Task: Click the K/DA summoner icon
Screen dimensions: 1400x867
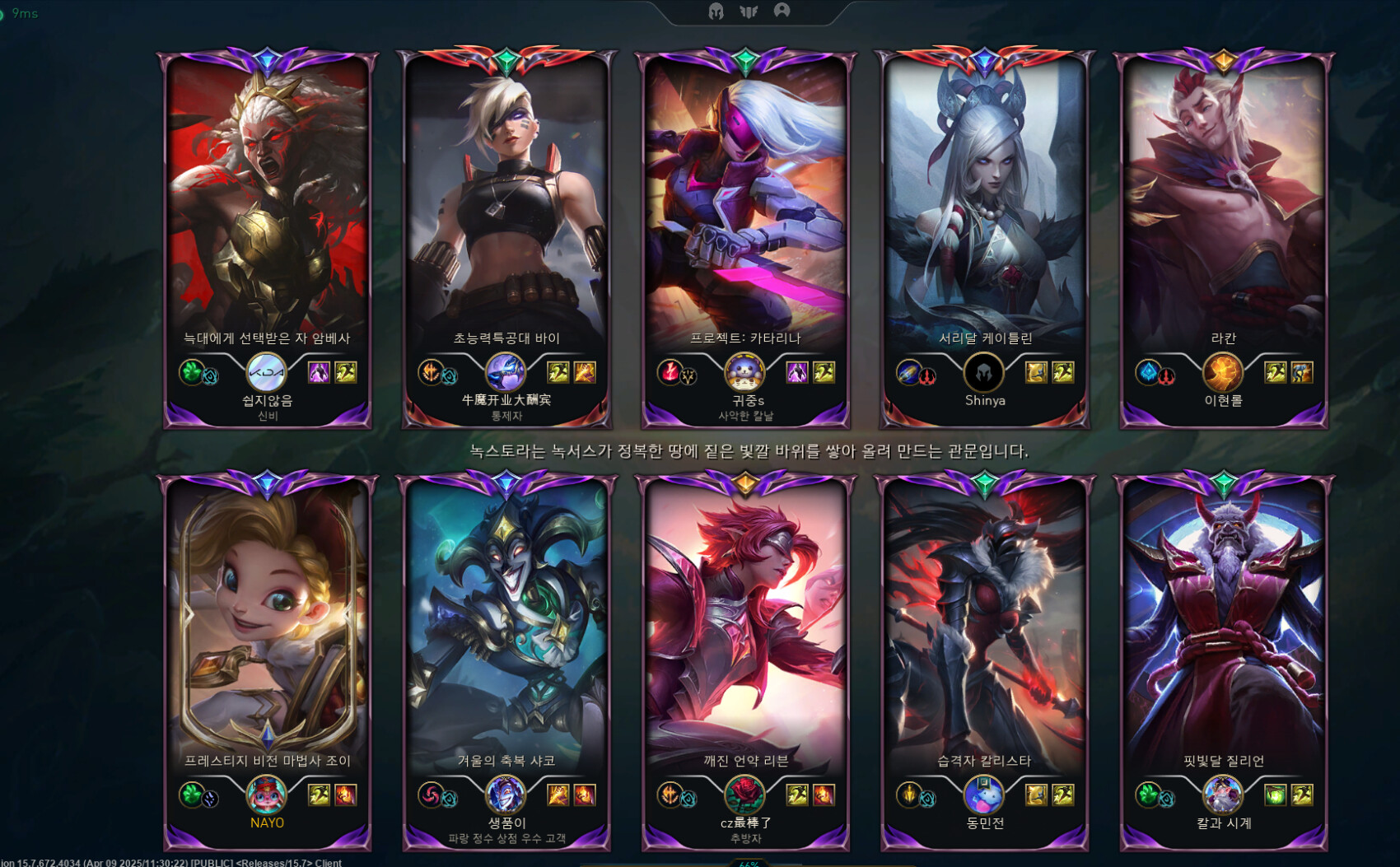Action: tap(267, 373)
